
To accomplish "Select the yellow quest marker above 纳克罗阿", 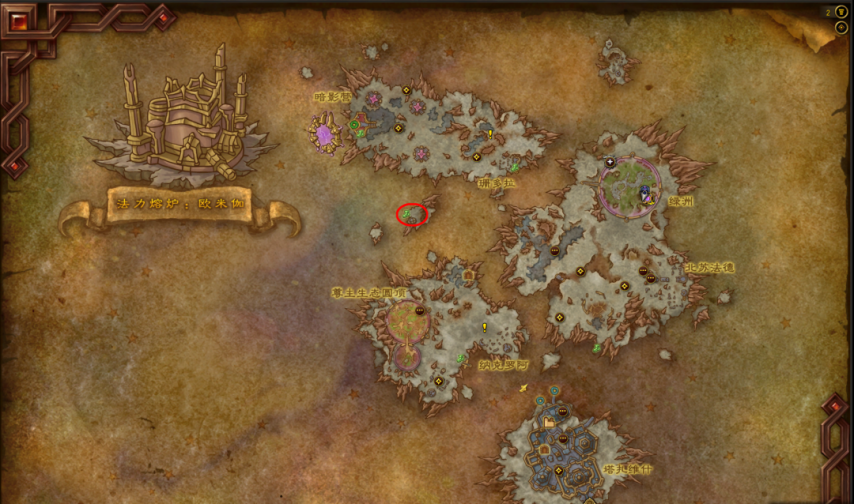I will point(485,327).
